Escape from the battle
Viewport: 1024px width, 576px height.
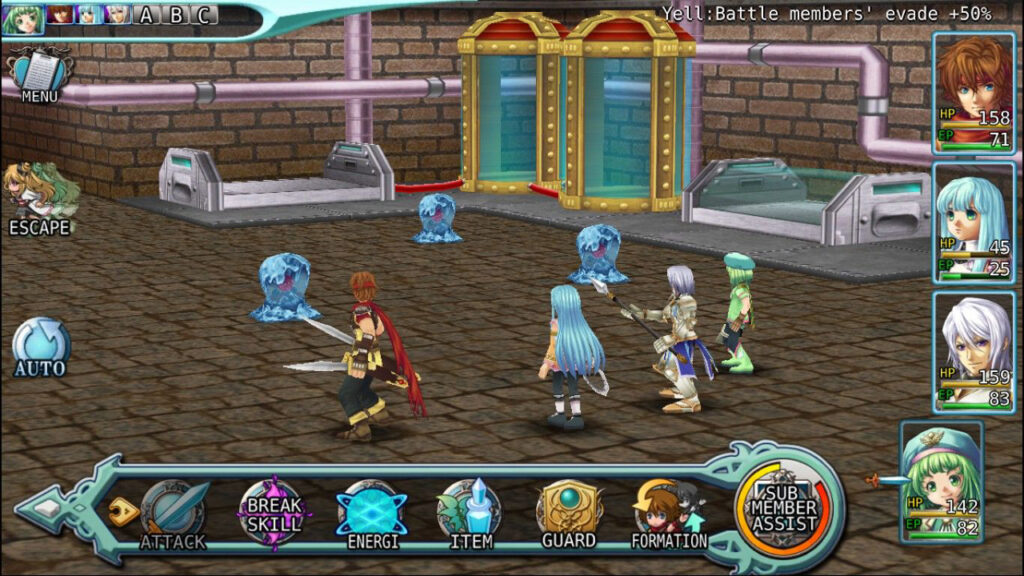[x=40, y=200]
